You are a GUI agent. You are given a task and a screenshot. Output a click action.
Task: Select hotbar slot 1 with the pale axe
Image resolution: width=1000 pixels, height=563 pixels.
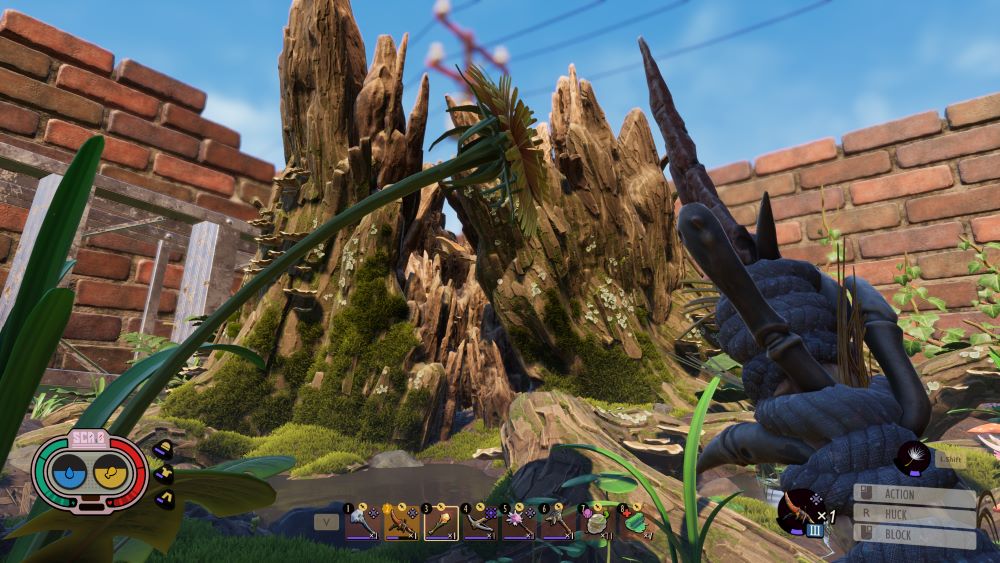click(361, 523)
